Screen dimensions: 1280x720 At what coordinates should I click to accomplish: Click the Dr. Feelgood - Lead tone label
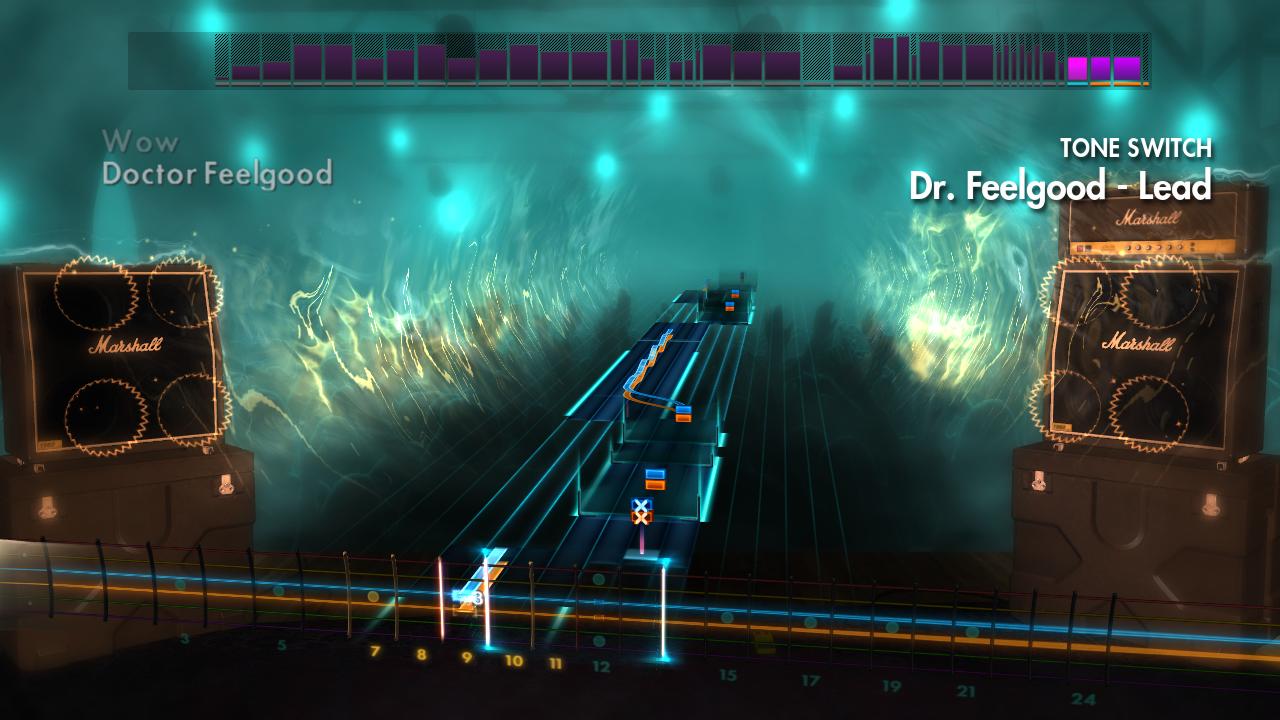pos(1059,184)
